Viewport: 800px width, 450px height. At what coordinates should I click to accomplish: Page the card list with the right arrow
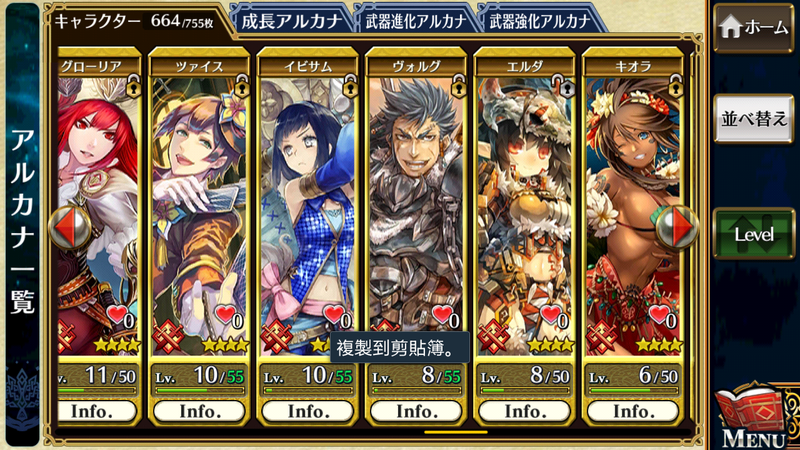[684, 226]
